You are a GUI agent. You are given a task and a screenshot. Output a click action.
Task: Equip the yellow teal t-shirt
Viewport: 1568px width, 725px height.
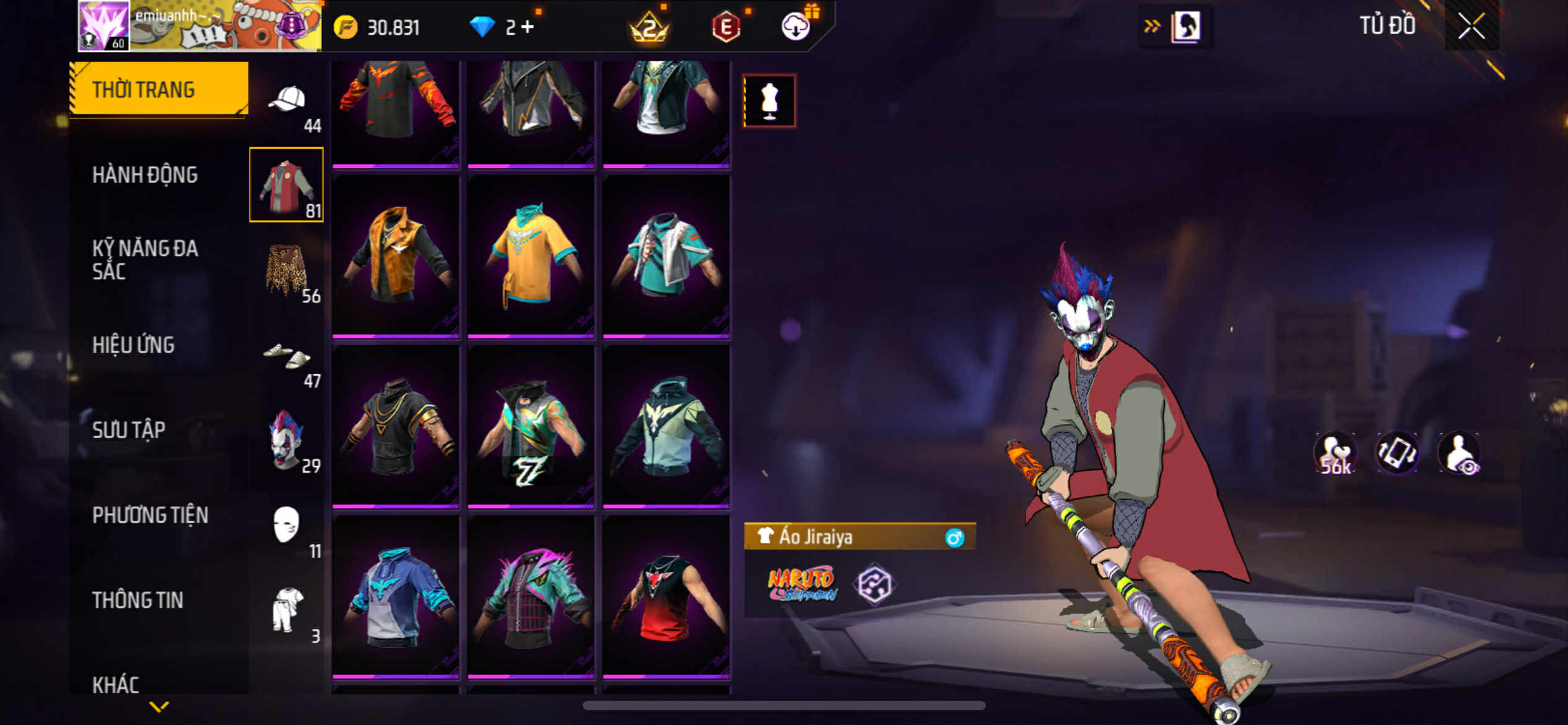click(x=531, y=256)
